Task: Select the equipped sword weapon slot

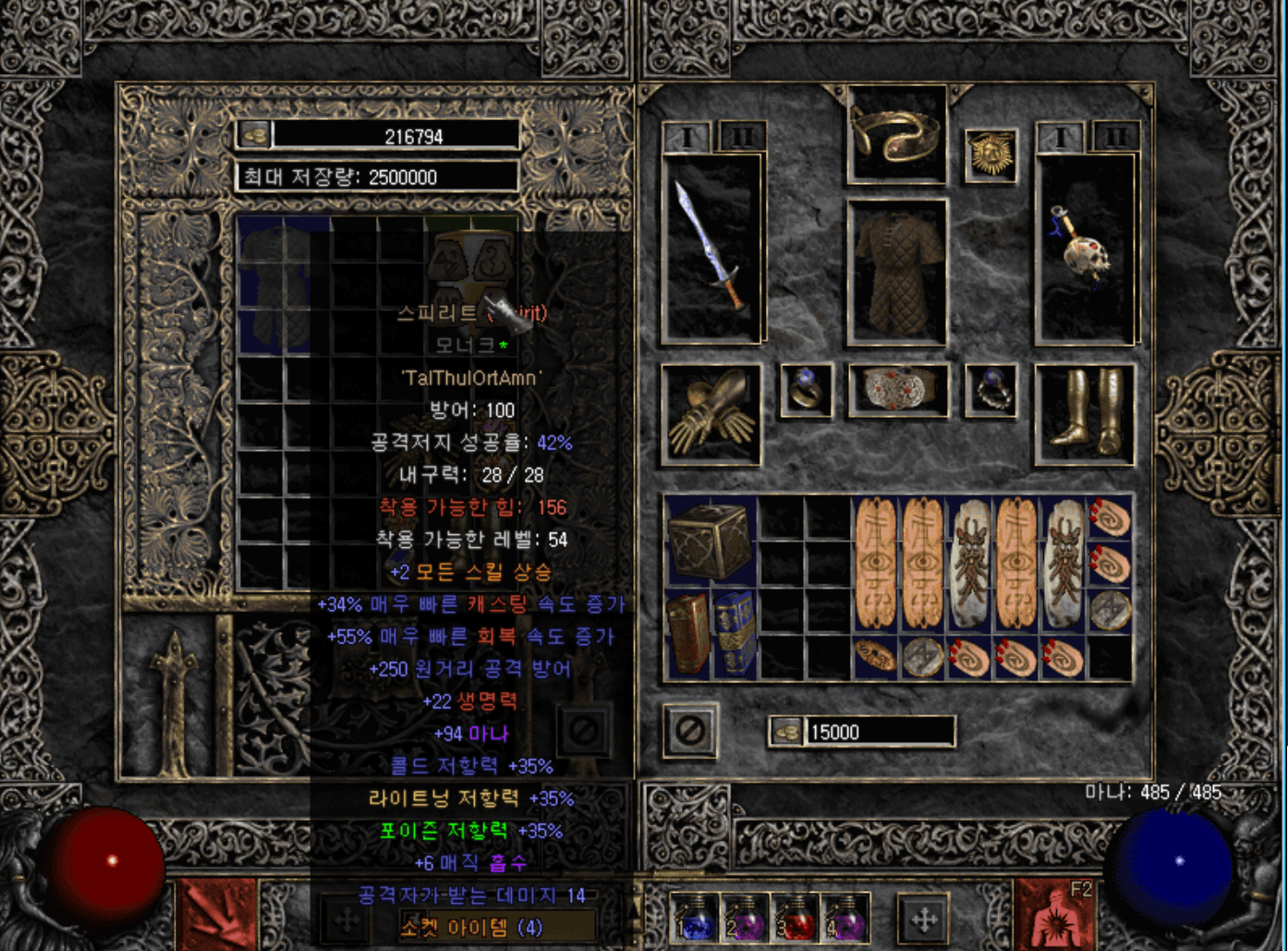Action: click(x=711, y=247)
